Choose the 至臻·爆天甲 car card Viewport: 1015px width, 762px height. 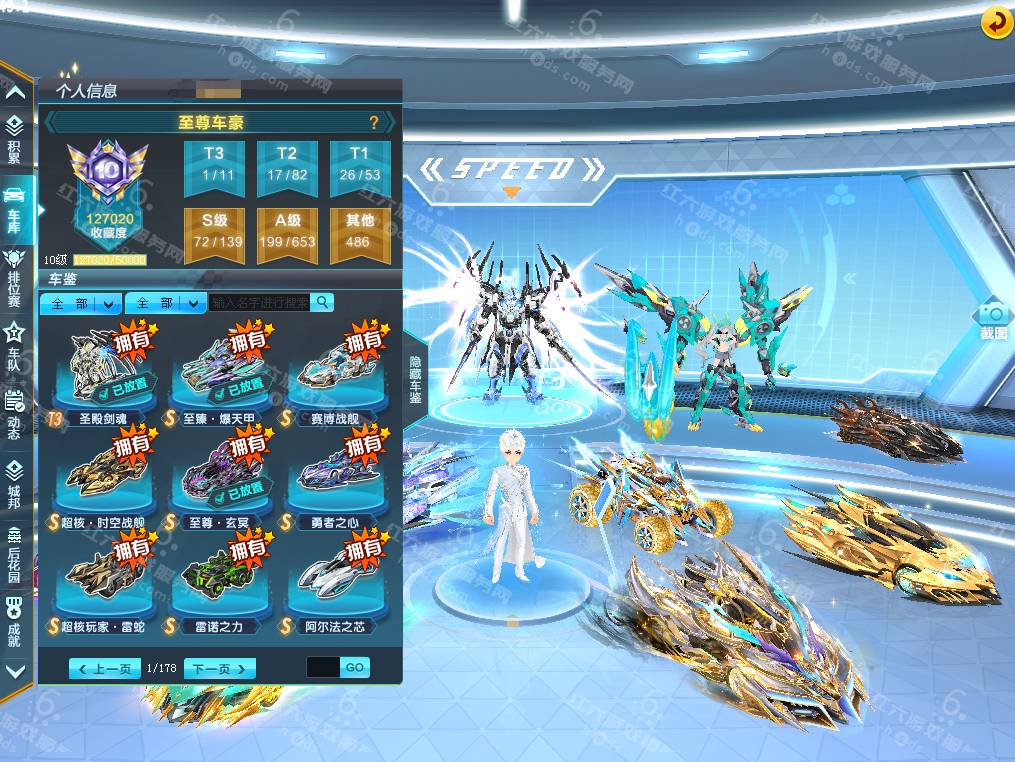pyautogui.click(x=220, y=372)
